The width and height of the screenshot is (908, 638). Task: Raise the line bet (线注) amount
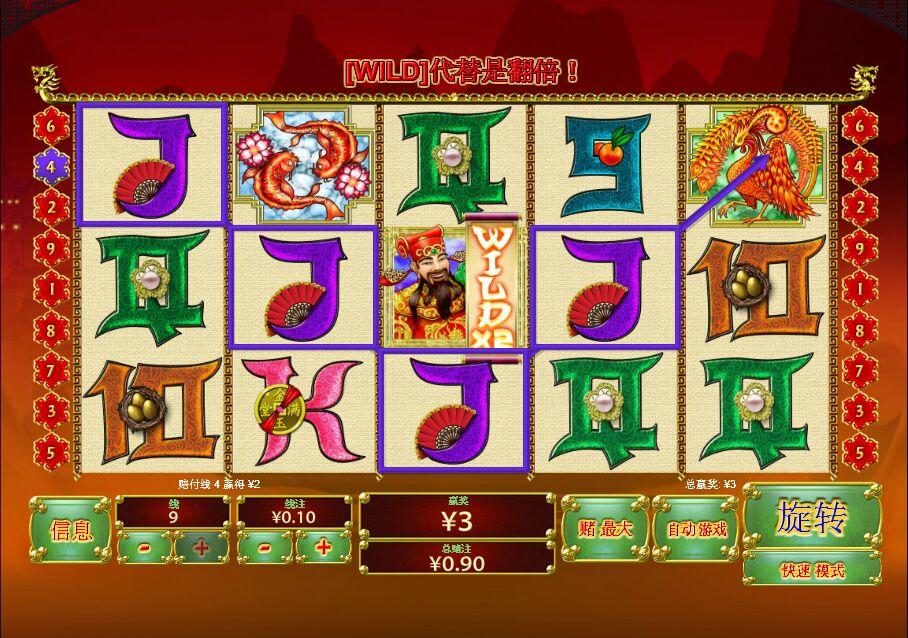pos(322,548)
